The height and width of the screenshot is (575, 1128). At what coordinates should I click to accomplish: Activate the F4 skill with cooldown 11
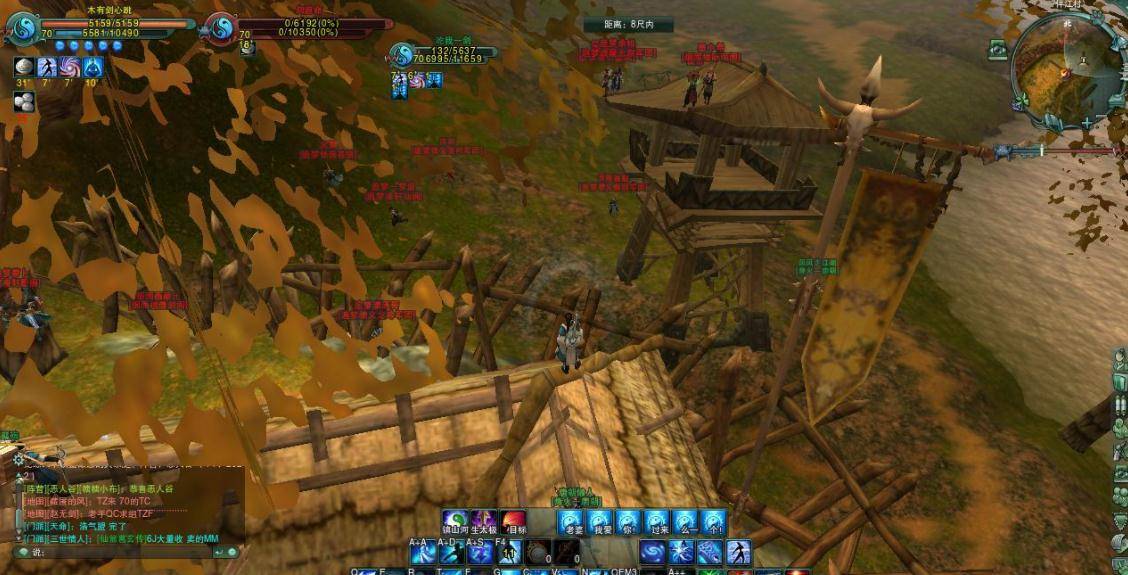click(x=508, y=552)
